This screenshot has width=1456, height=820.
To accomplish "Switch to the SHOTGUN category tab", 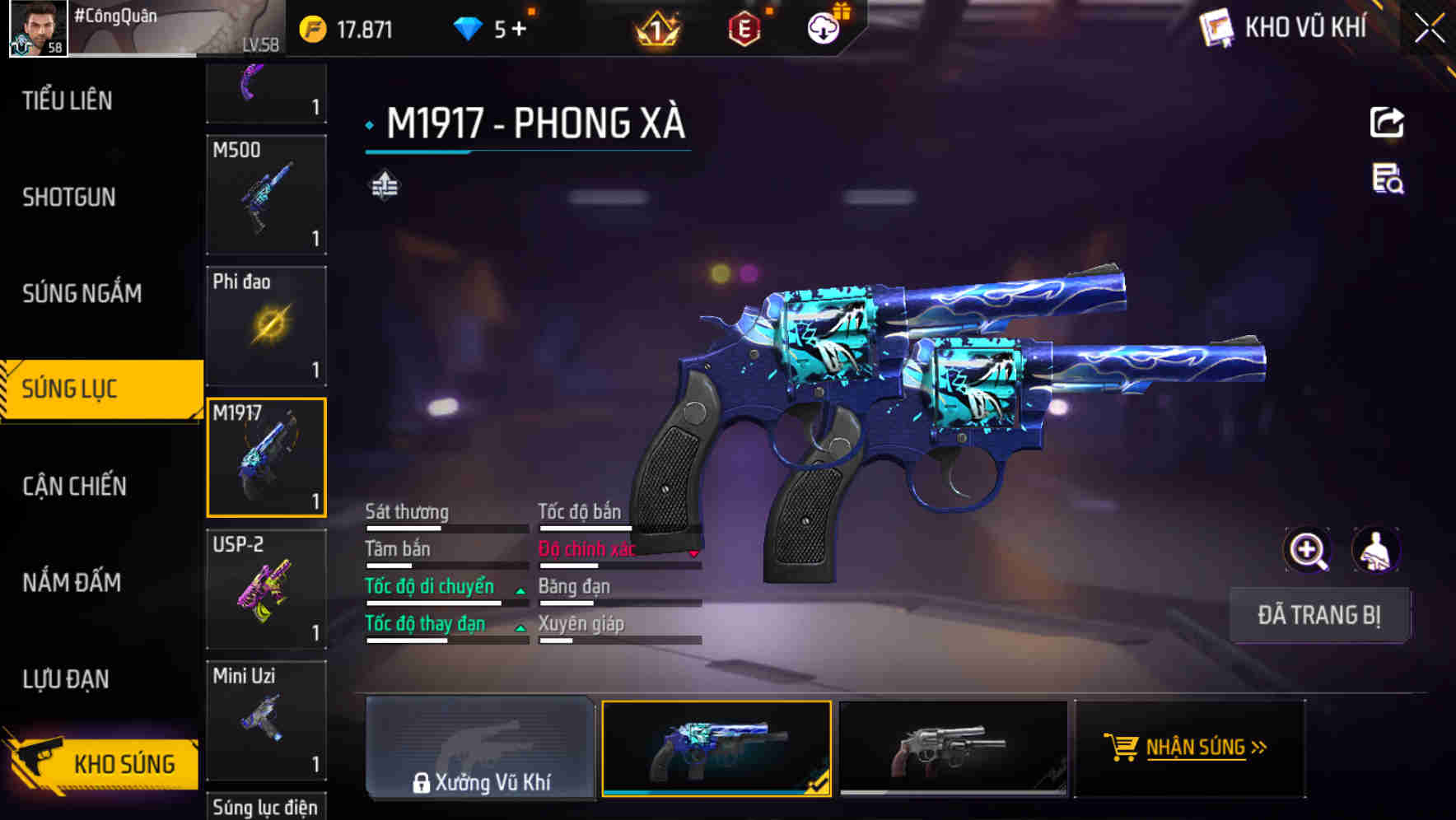I will tap(69, 198).
